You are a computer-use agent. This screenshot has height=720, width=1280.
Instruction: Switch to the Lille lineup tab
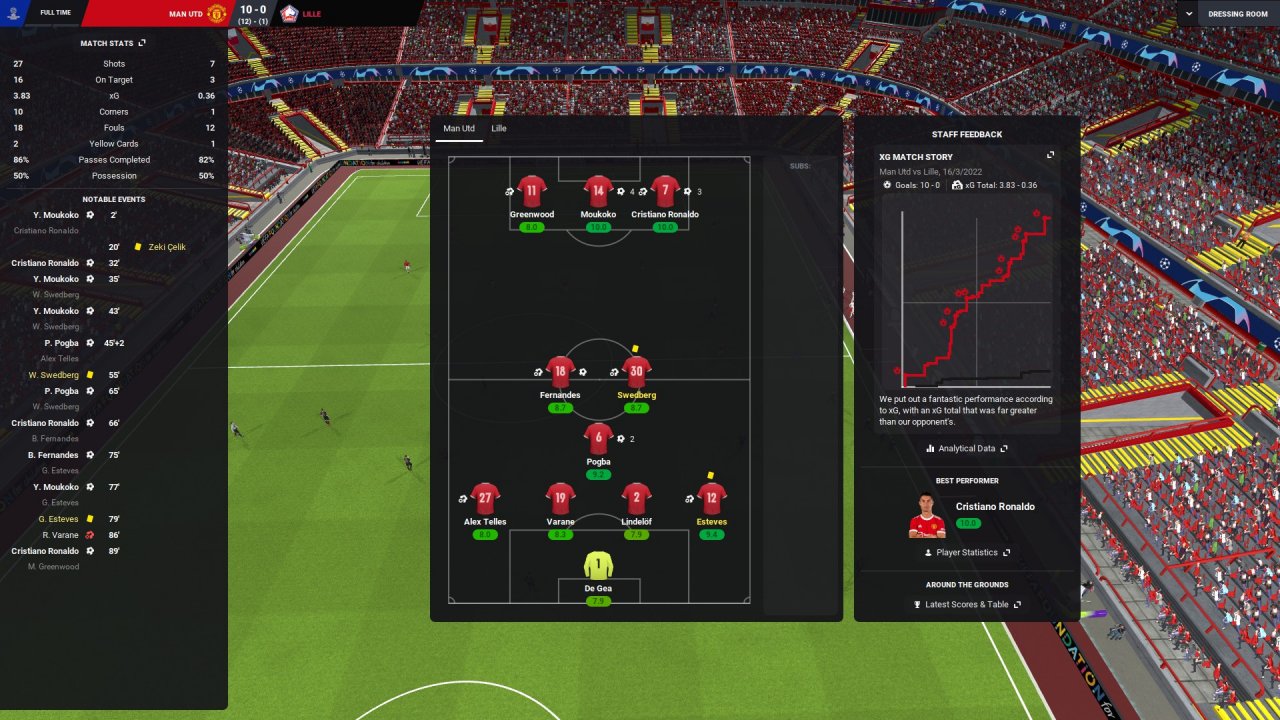[x=498, y=129]
